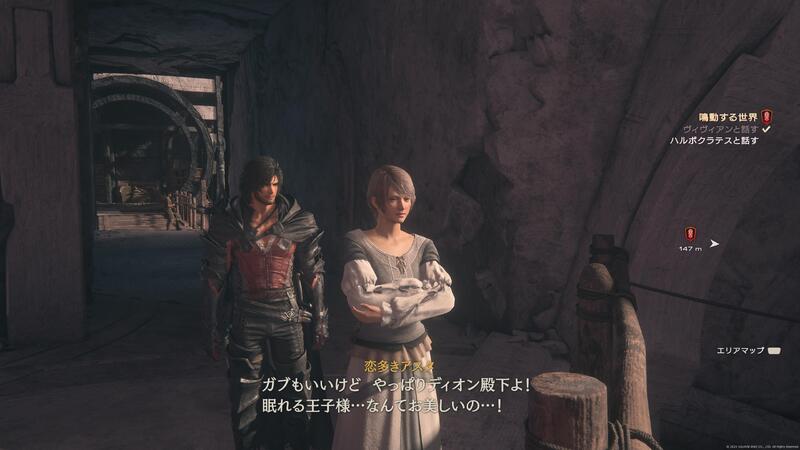
Task: Open the 鳴動する世界 quest tracker title
Action: pos(727,117)
